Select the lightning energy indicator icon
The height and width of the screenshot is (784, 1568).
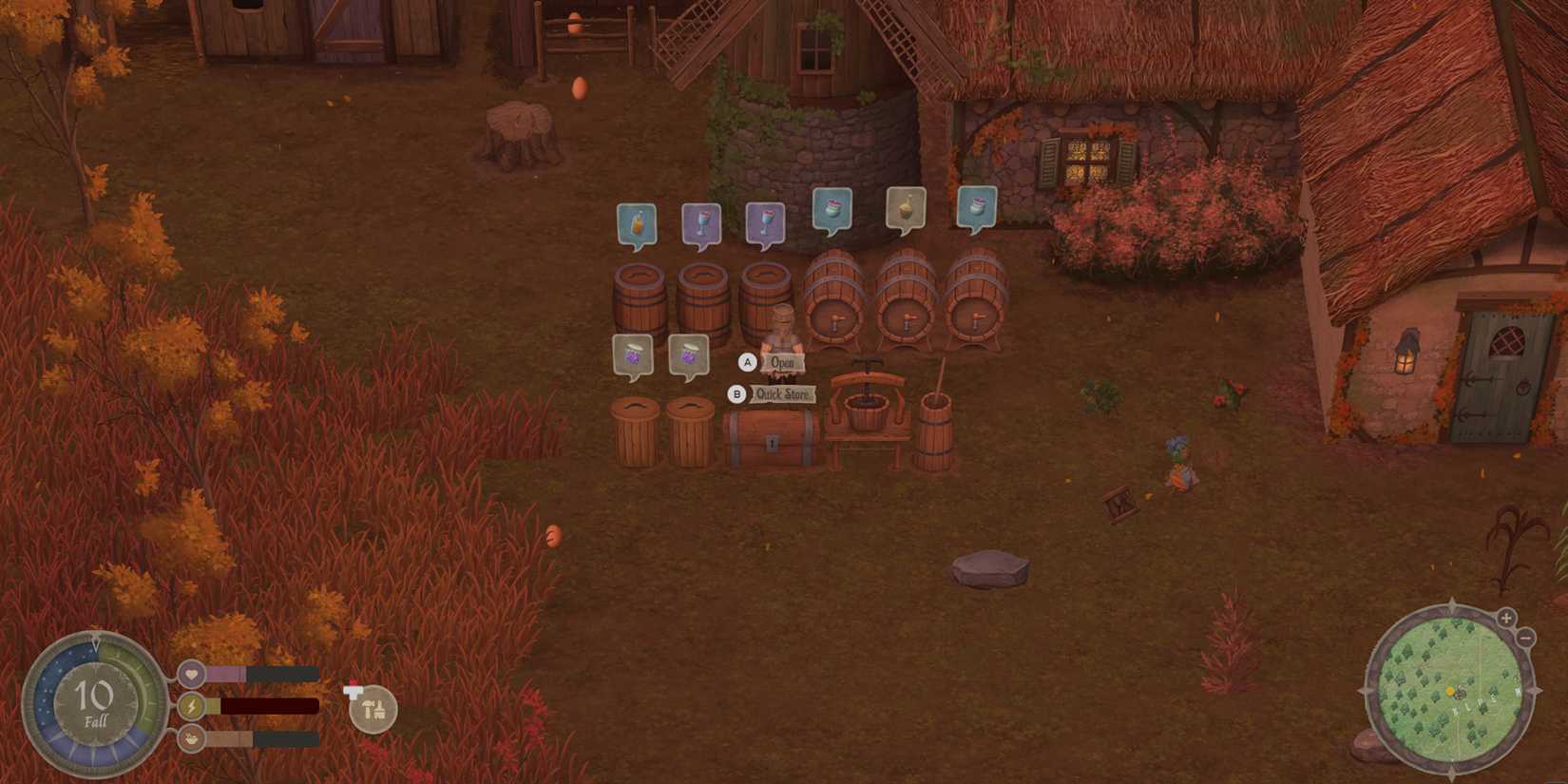coord(191,705)
